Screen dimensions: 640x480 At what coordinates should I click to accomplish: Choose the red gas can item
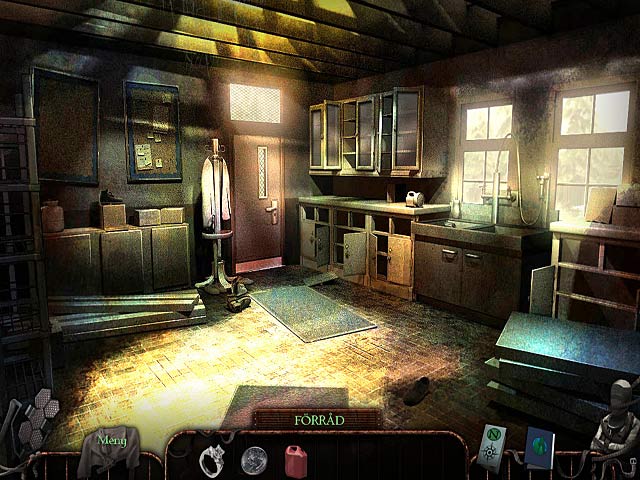coord(295,459)
